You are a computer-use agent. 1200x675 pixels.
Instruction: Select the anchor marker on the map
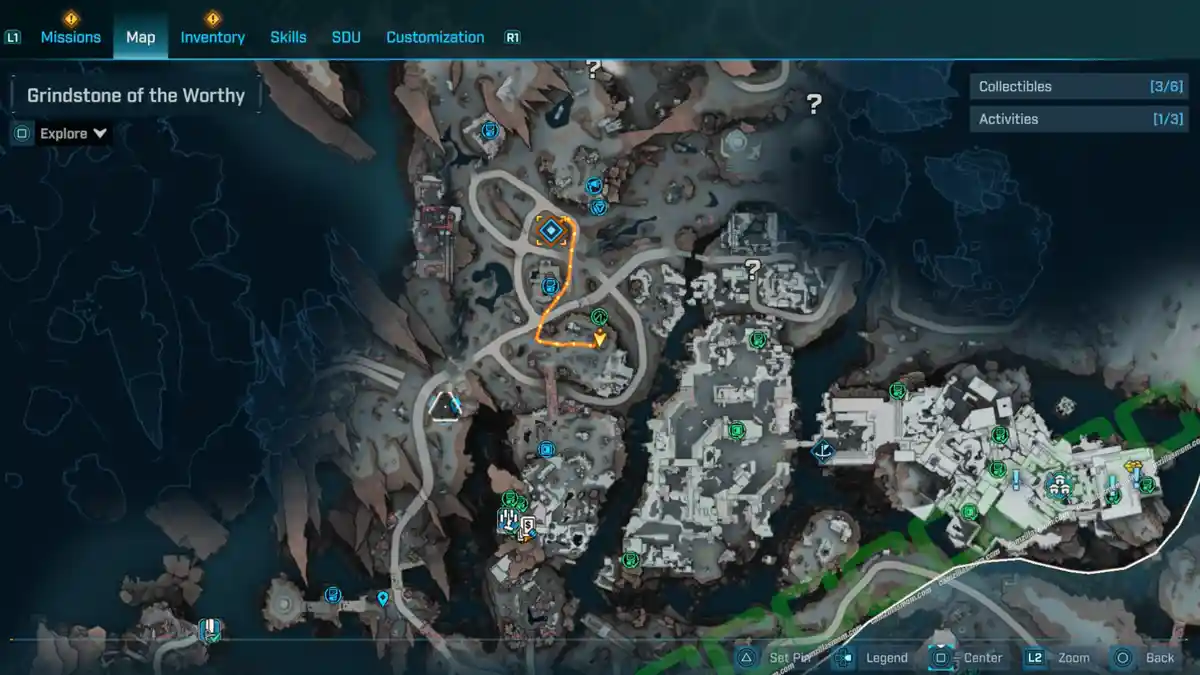pyautogui.click(x=824, y=452)
